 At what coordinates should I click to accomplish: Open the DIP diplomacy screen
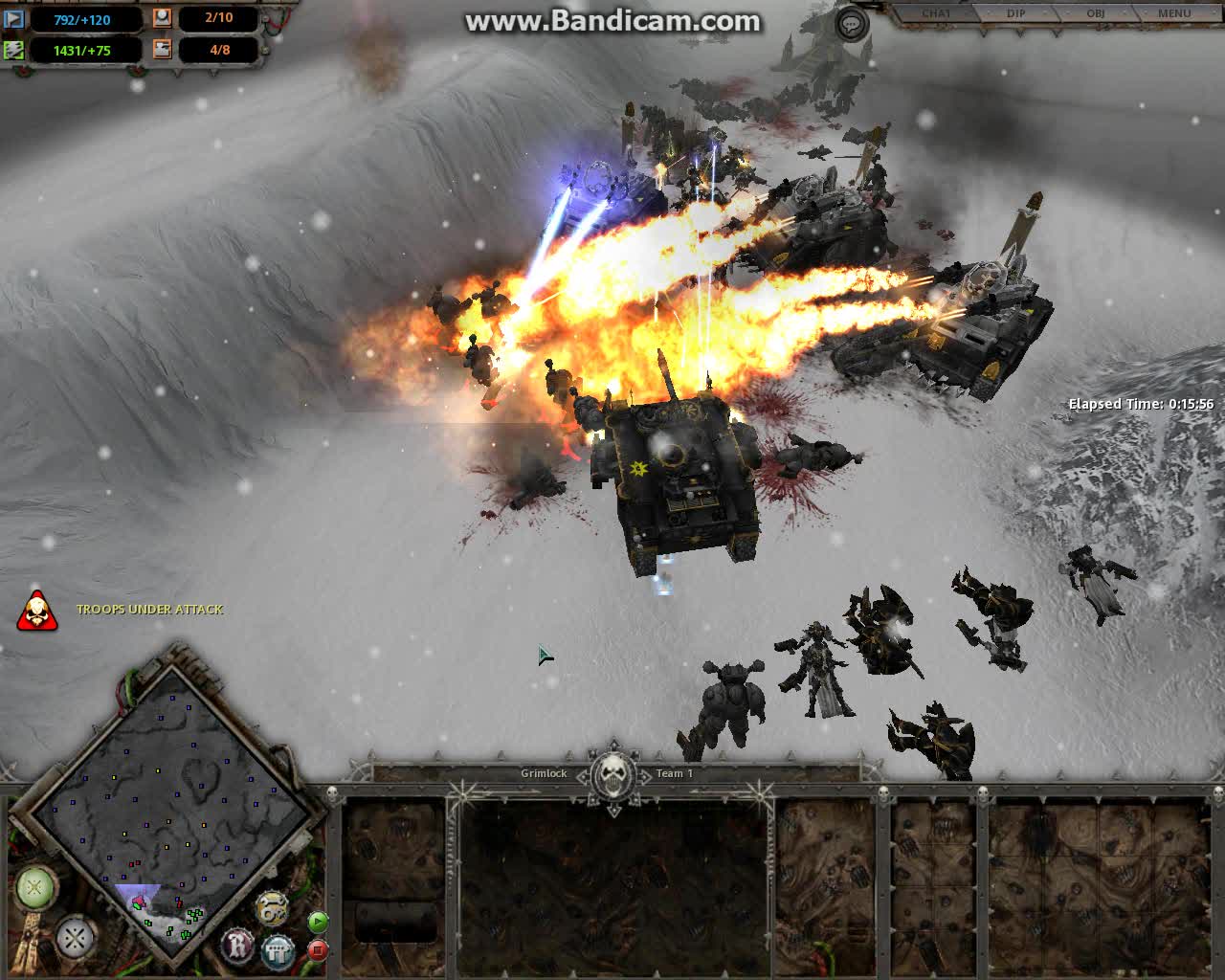coord(1015,13)
